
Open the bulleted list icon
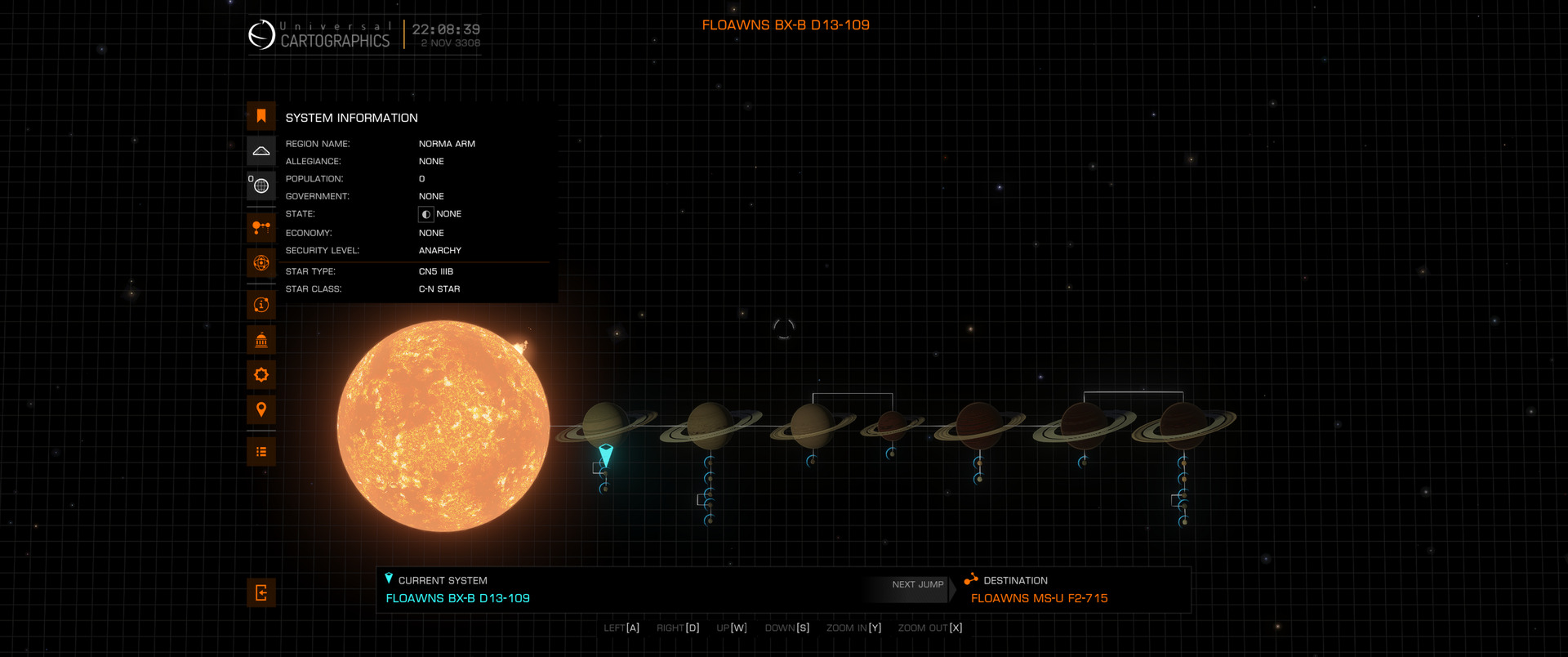click(261, 452)
